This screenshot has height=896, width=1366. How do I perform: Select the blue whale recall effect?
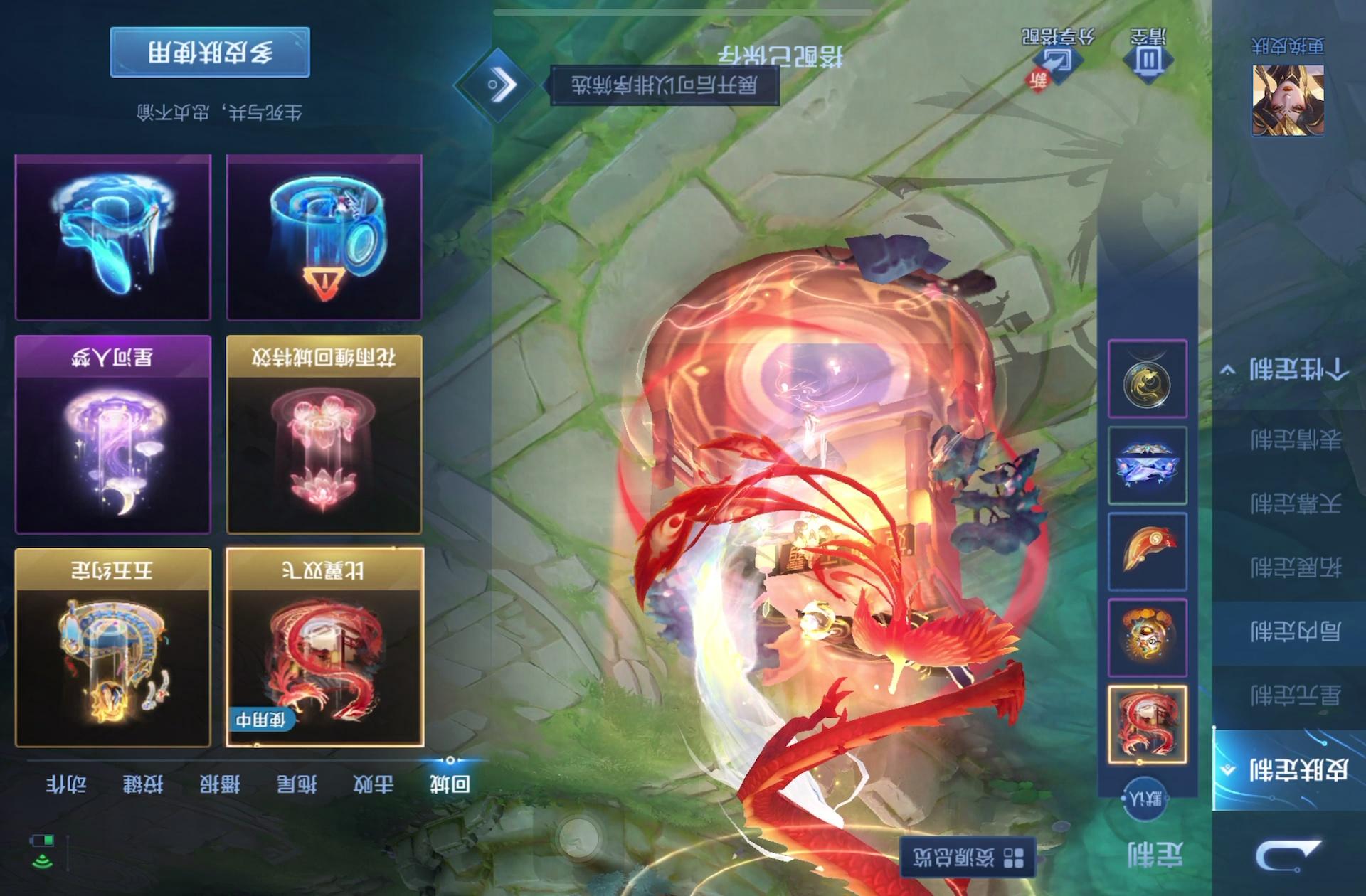coord(113,237)
